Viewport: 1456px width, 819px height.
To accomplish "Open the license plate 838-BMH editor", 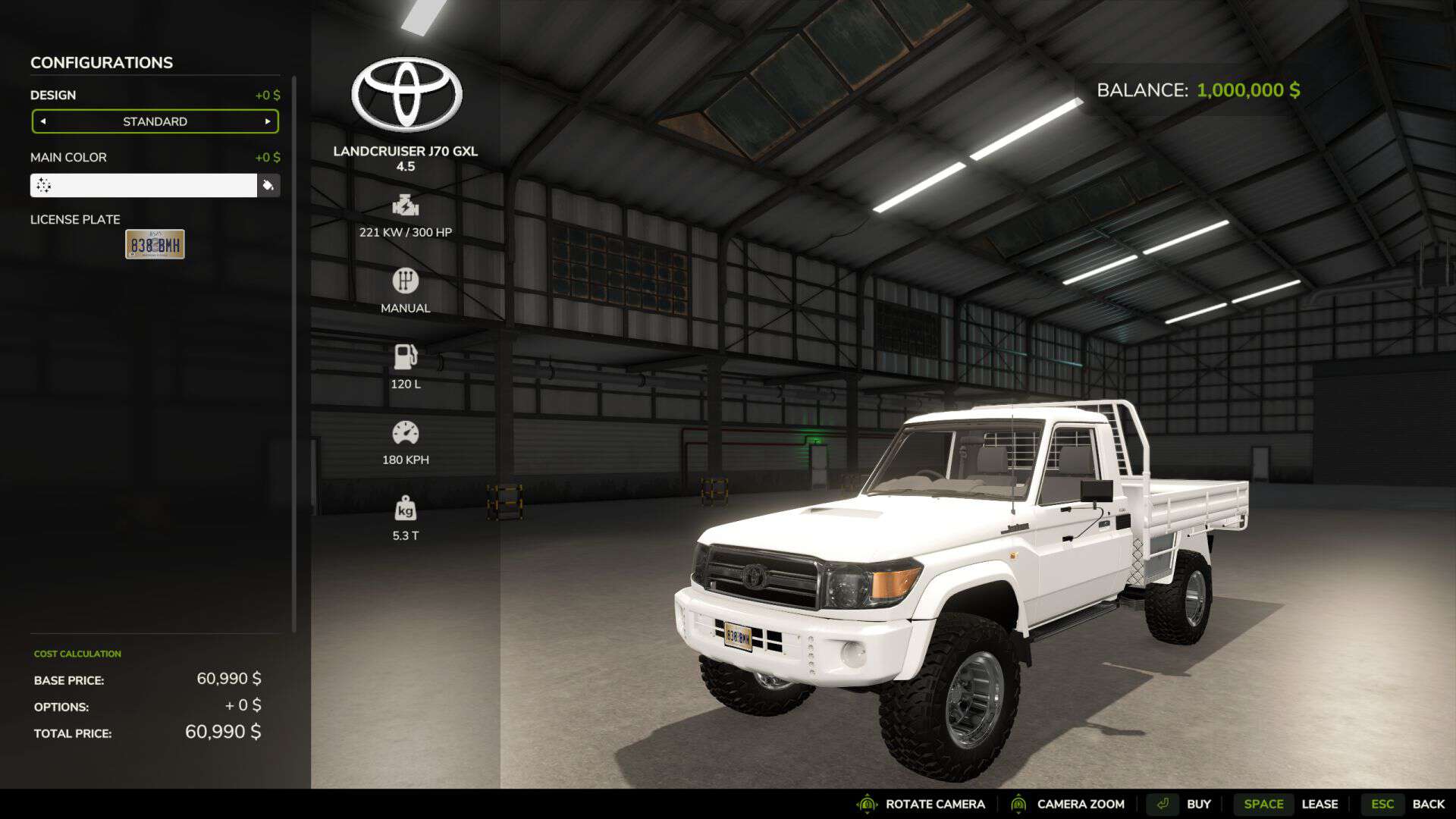I will (x=155, y=244).
